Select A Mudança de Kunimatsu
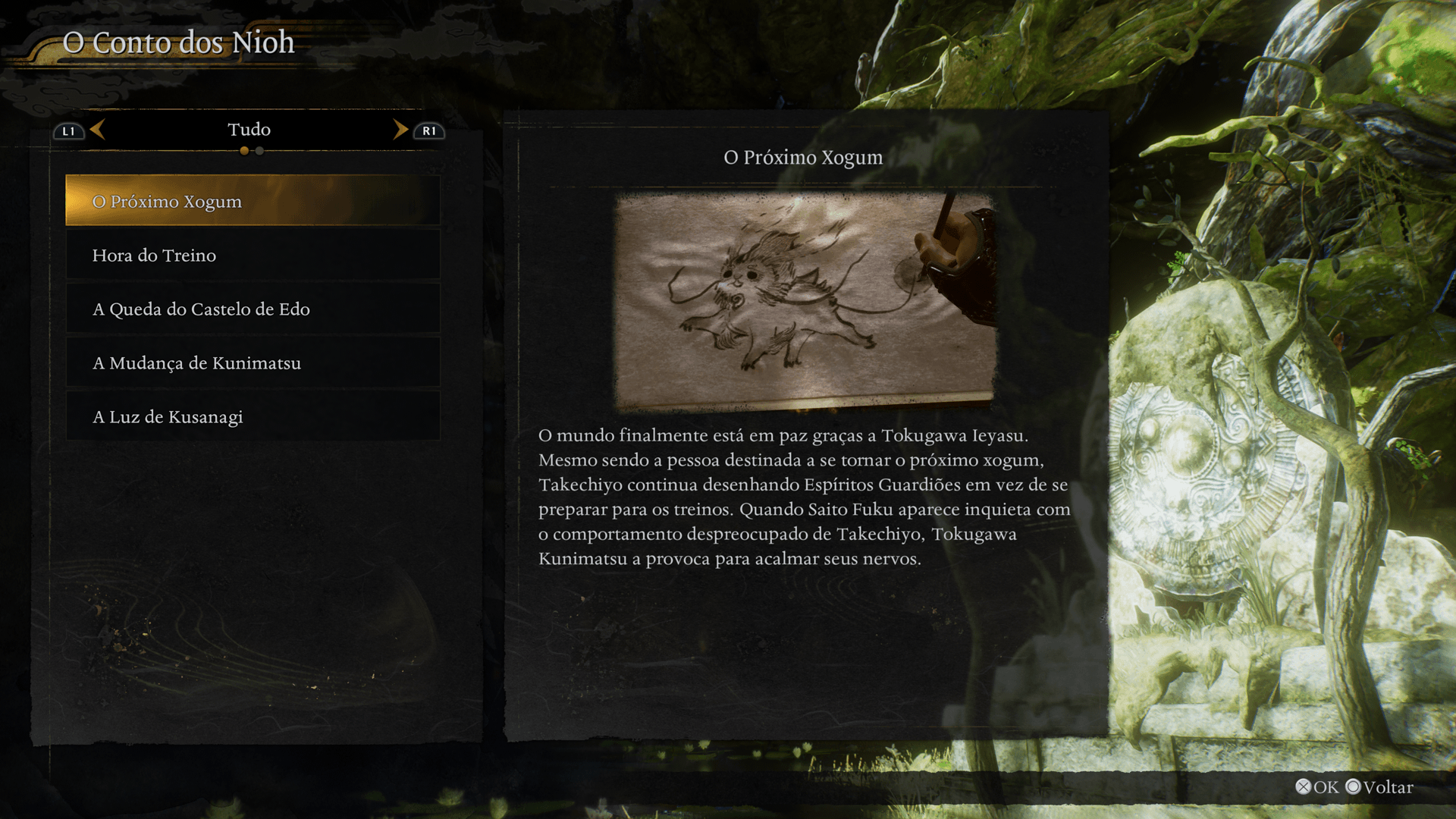Viewport: 1456px width, 819px height. click(x=253, y=363)
